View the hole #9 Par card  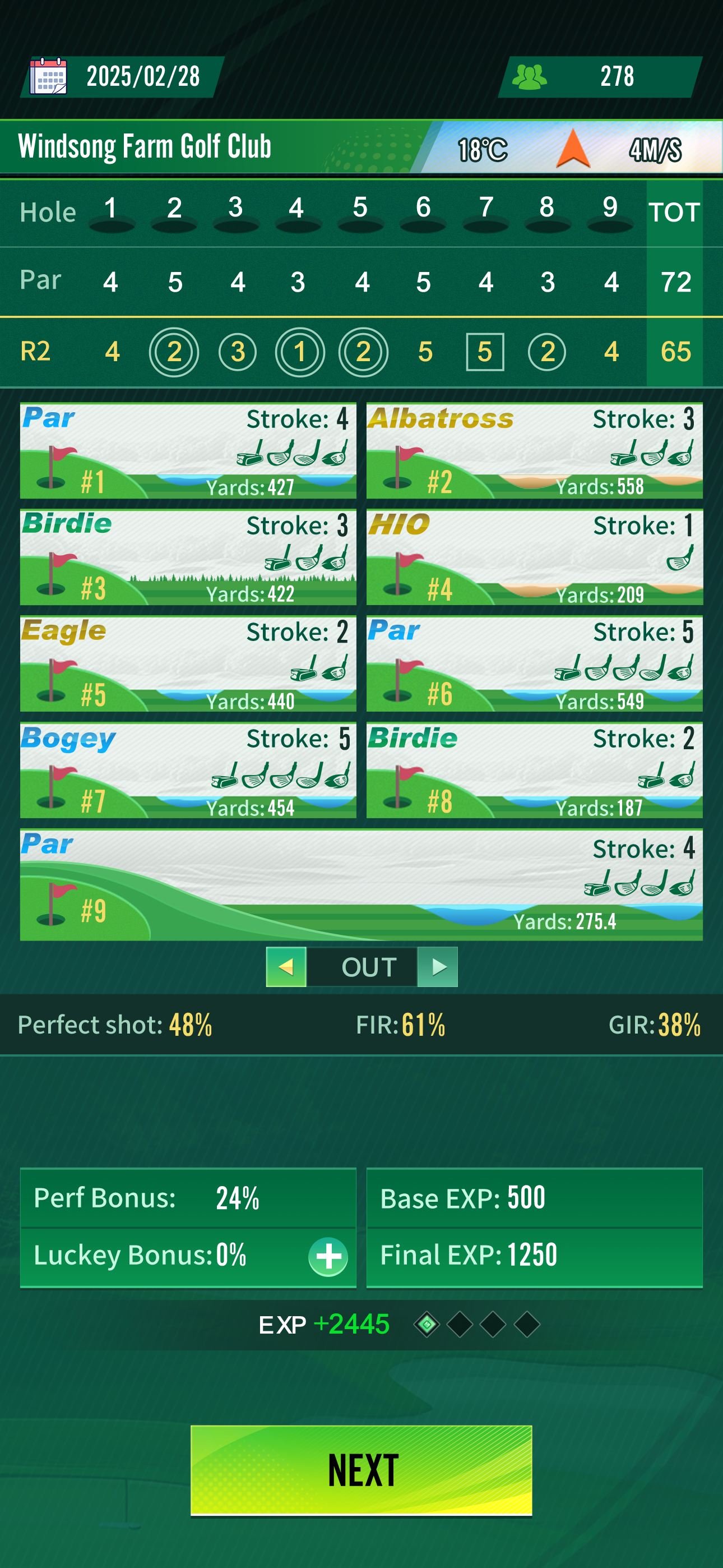pos(361,884)
